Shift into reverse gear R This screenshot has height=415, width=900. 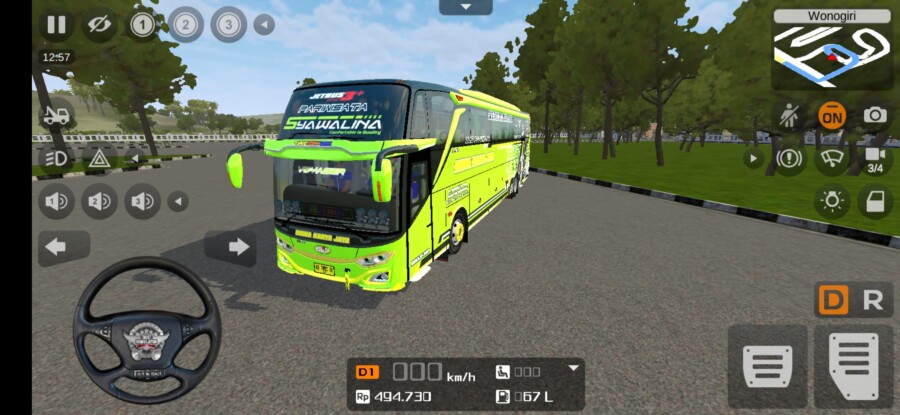point(873,300)
